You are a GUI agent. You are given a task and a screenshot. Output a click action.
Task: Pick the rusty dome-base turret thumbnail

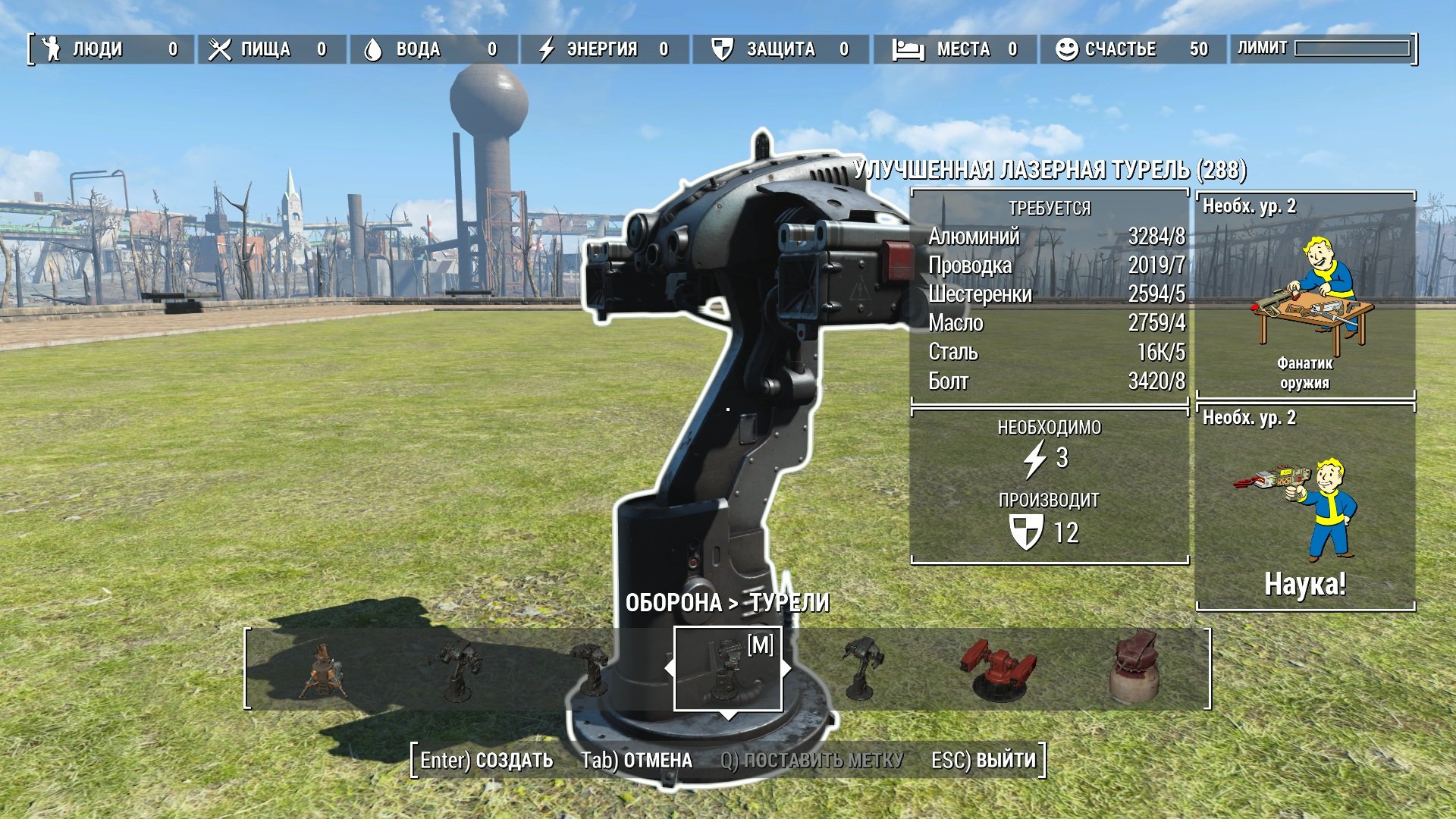tap(1134, 667)
